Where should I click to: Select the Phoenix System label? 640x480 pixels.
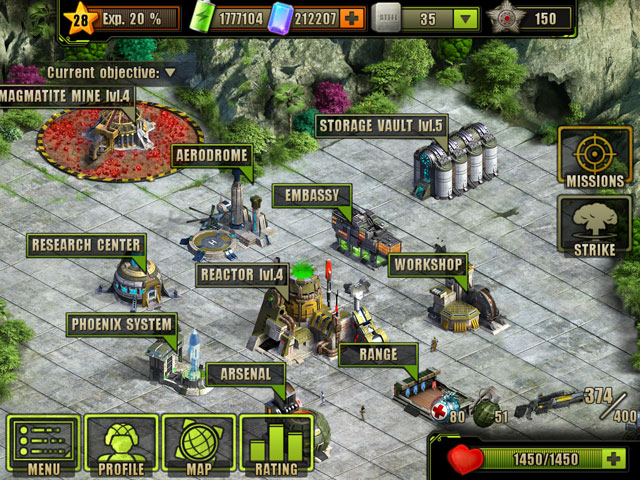[x=121, y=324]
